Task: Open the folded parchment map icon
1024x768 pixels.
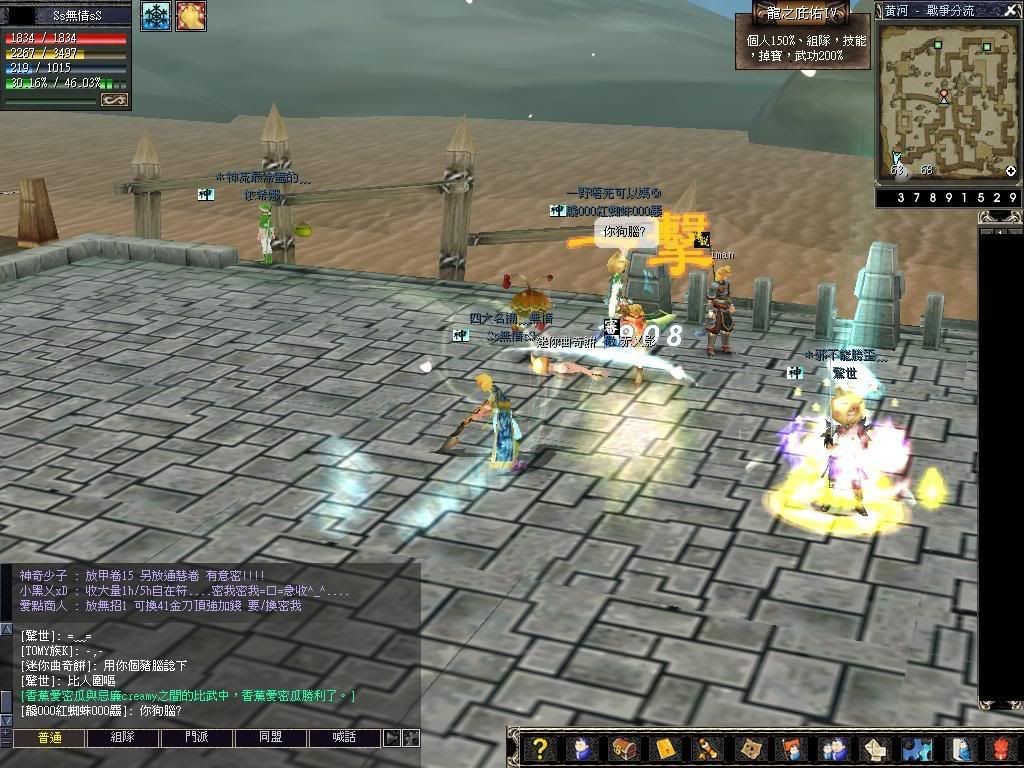Action: point(748,748)
